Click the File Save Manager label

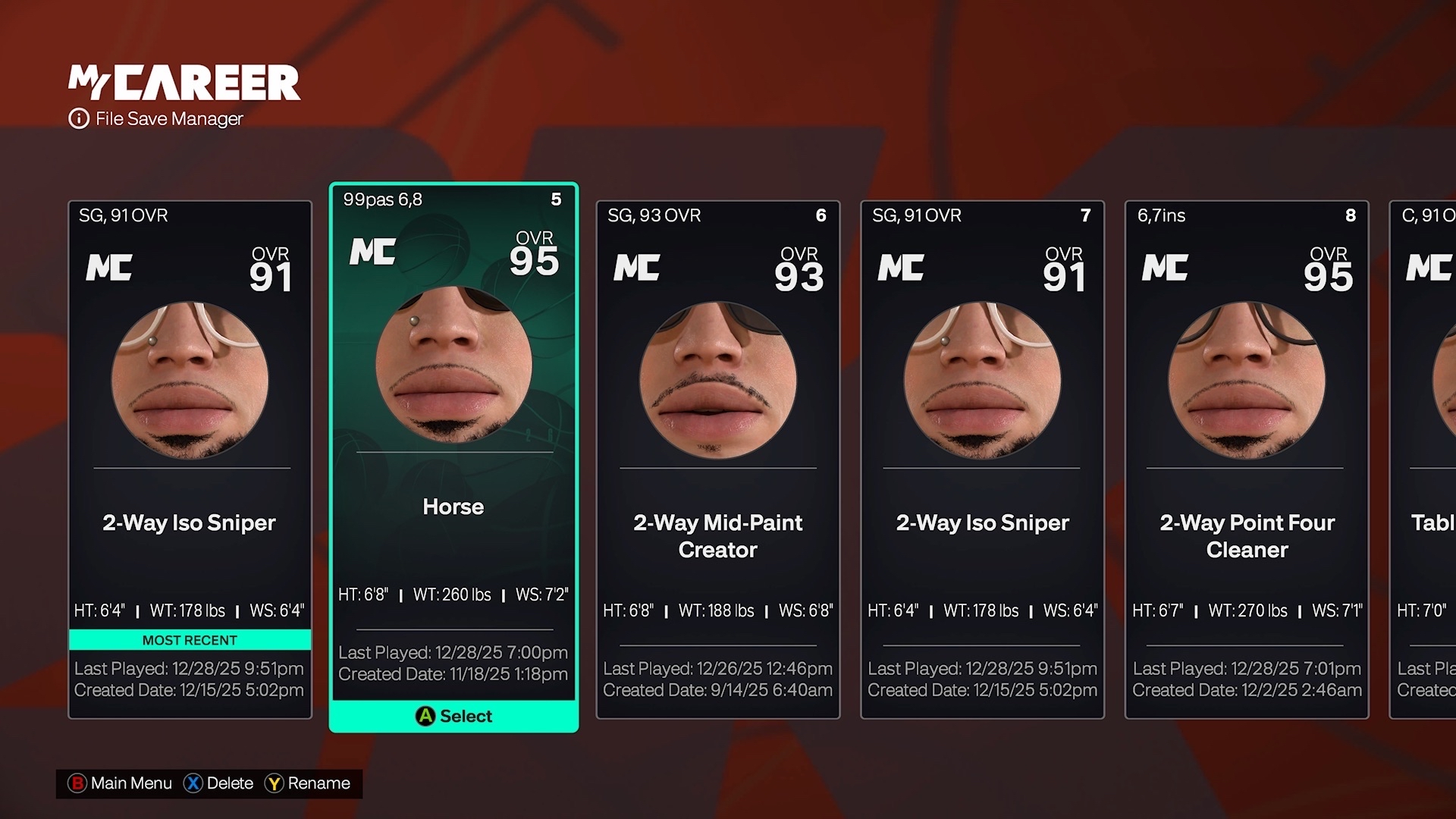click(168, 119)
